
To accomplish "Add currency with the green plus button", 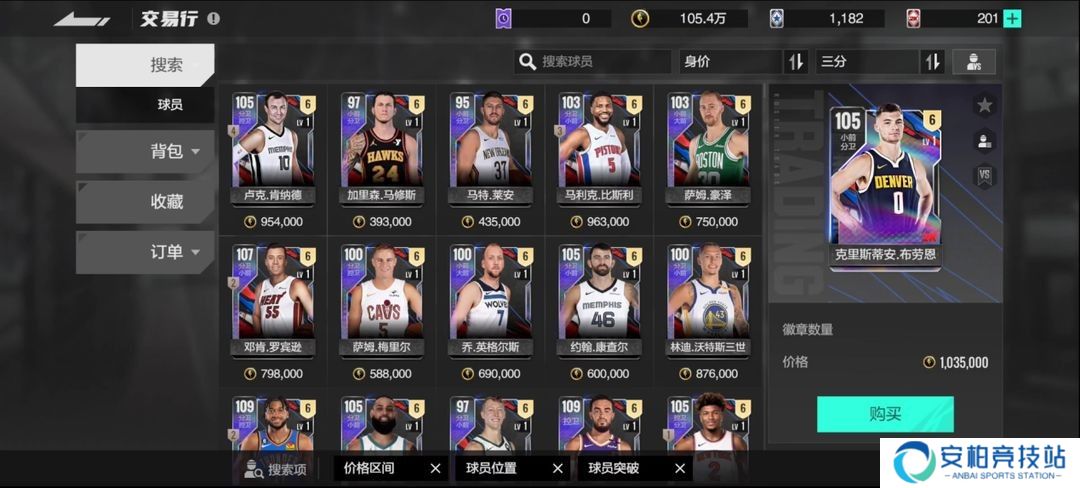I will coord(1012,18).
